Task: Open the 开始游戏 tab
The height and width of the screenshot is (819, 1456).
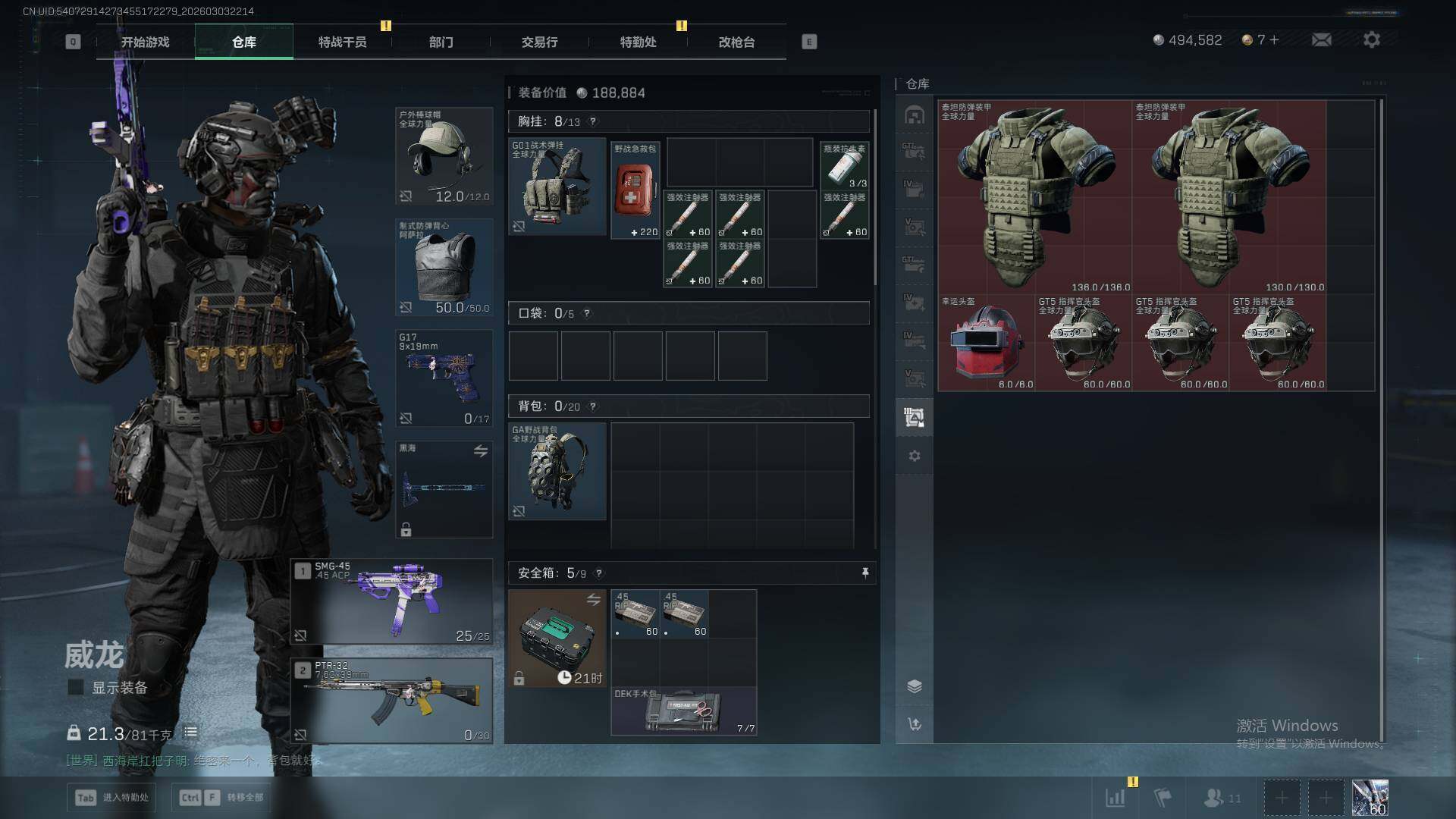Action: coord(145,42)
